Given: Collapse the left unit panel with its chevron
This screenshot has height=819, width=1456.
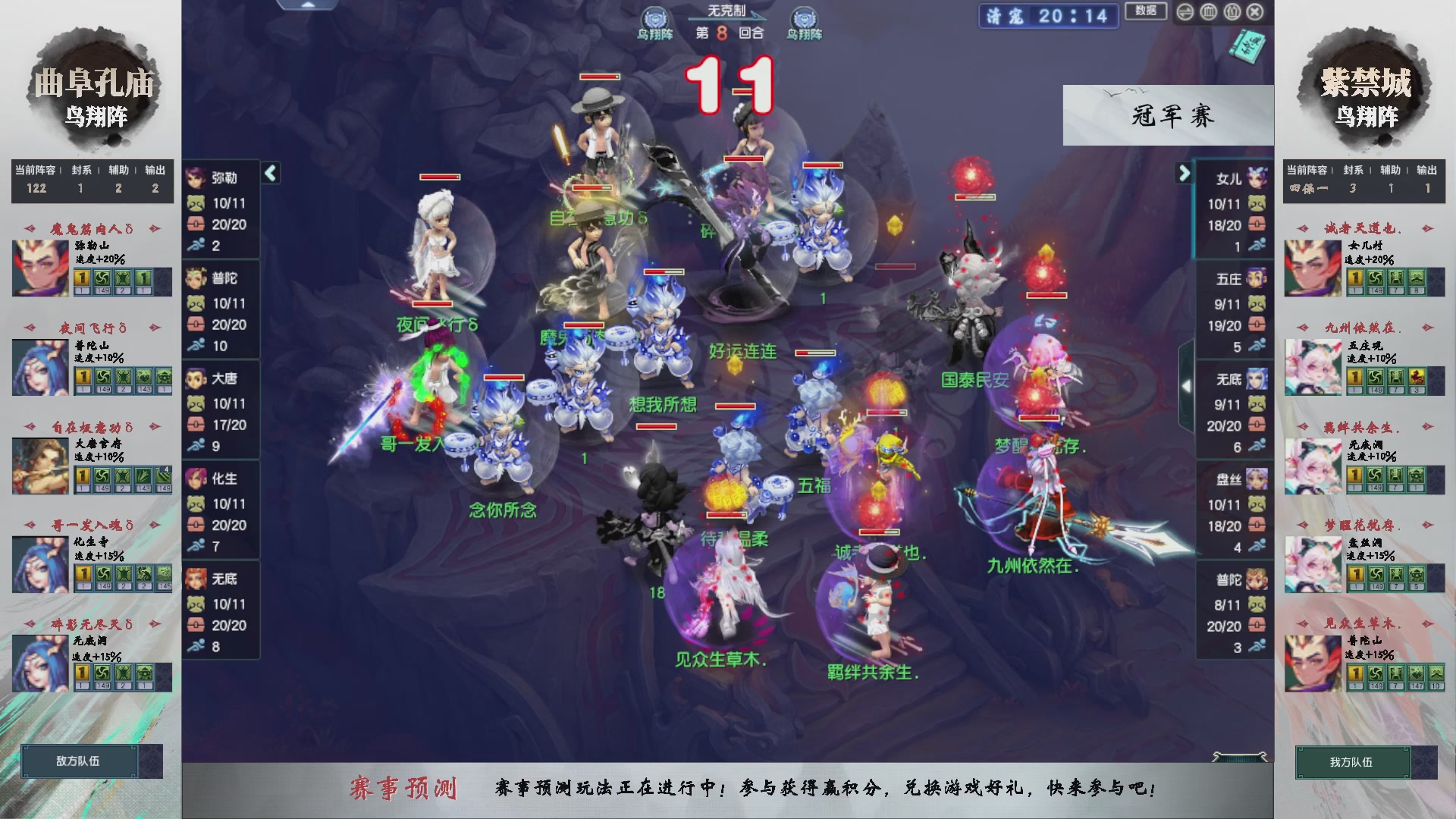Looking at the screenshot, I should (269, 173).
